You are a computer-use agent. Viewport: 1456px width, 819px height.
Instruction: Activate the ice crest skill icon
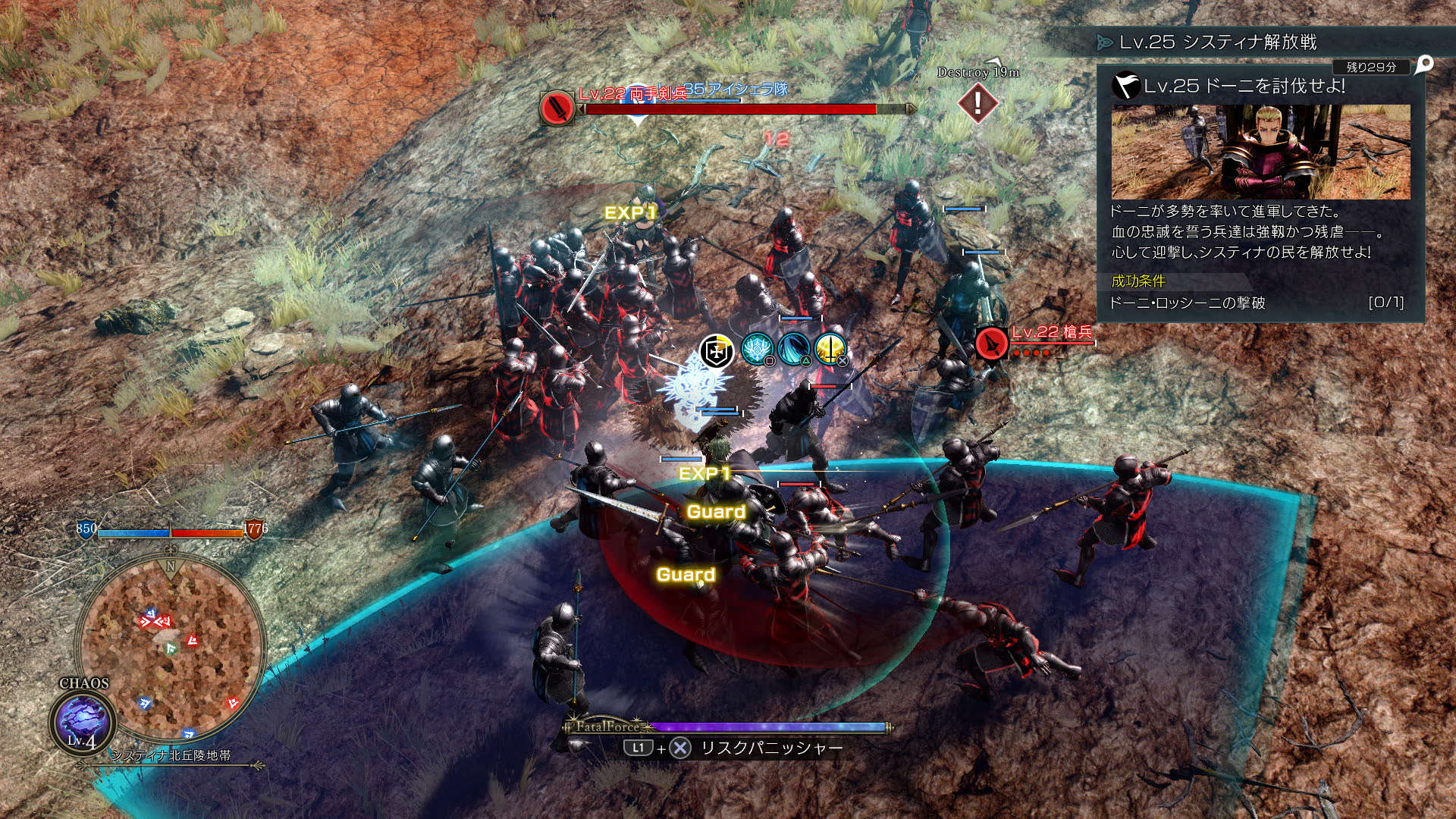tap(756, 349)
